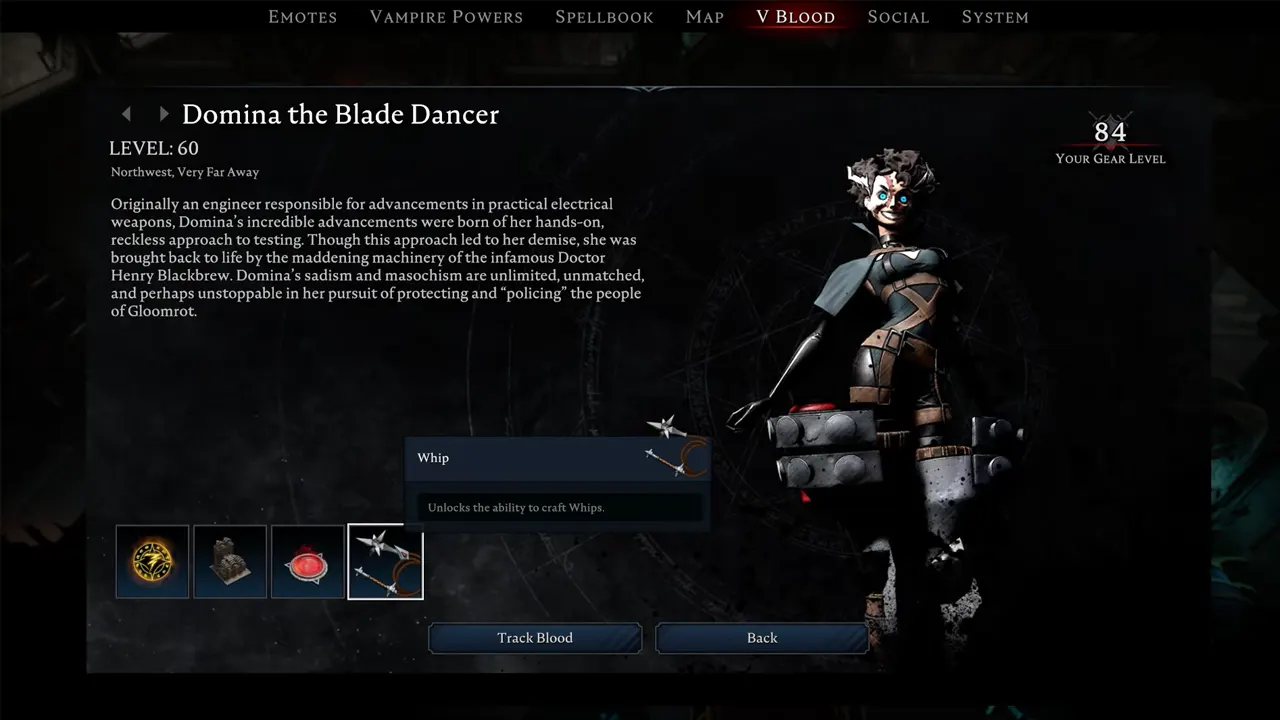Image resolution: width=1280 pixels, height=720 pixels.
Task: Advance to next boss using the right arrow
Action: coord(163,114)
